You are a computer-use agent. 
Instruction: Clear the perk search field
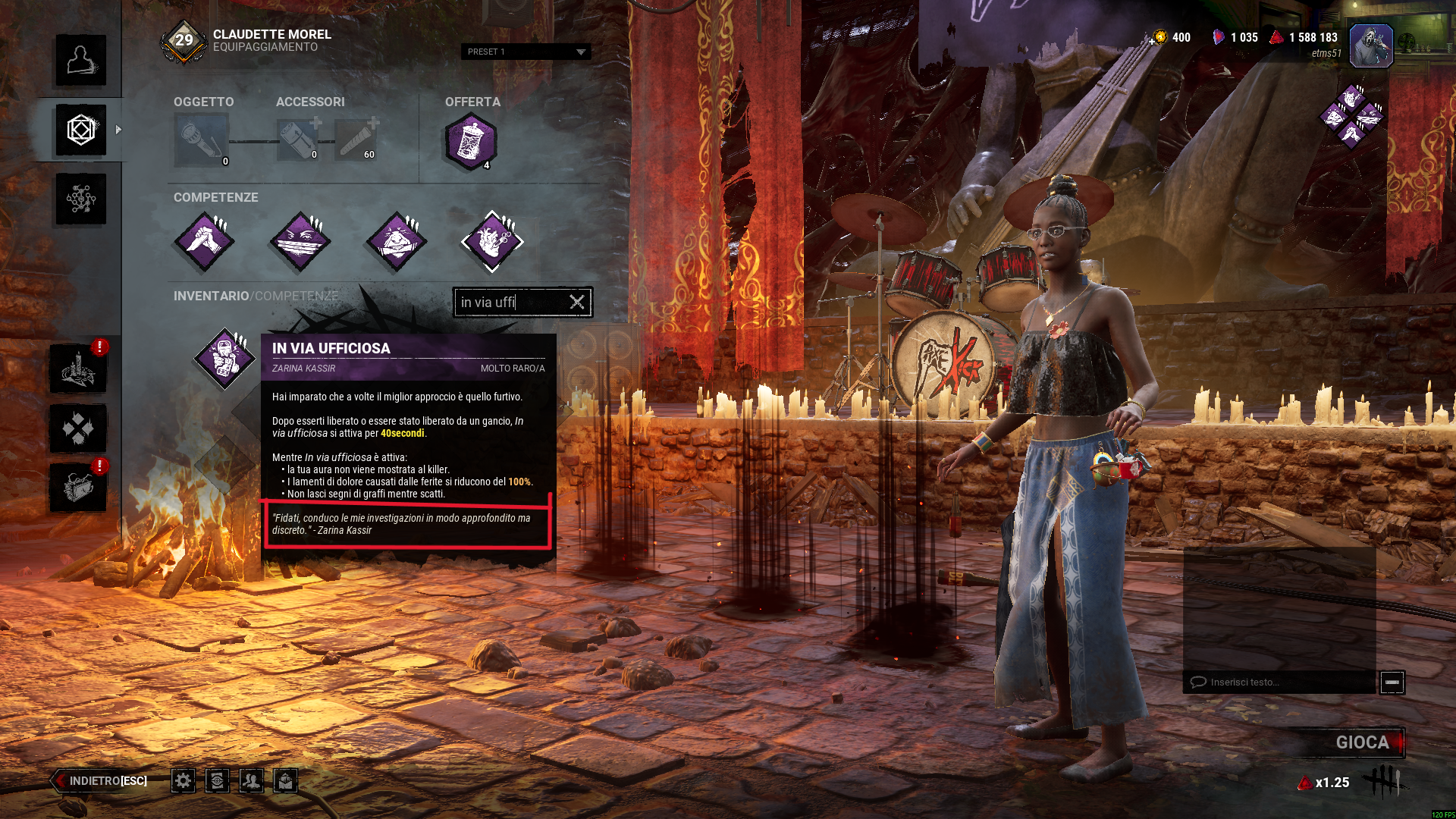(577, 302)
